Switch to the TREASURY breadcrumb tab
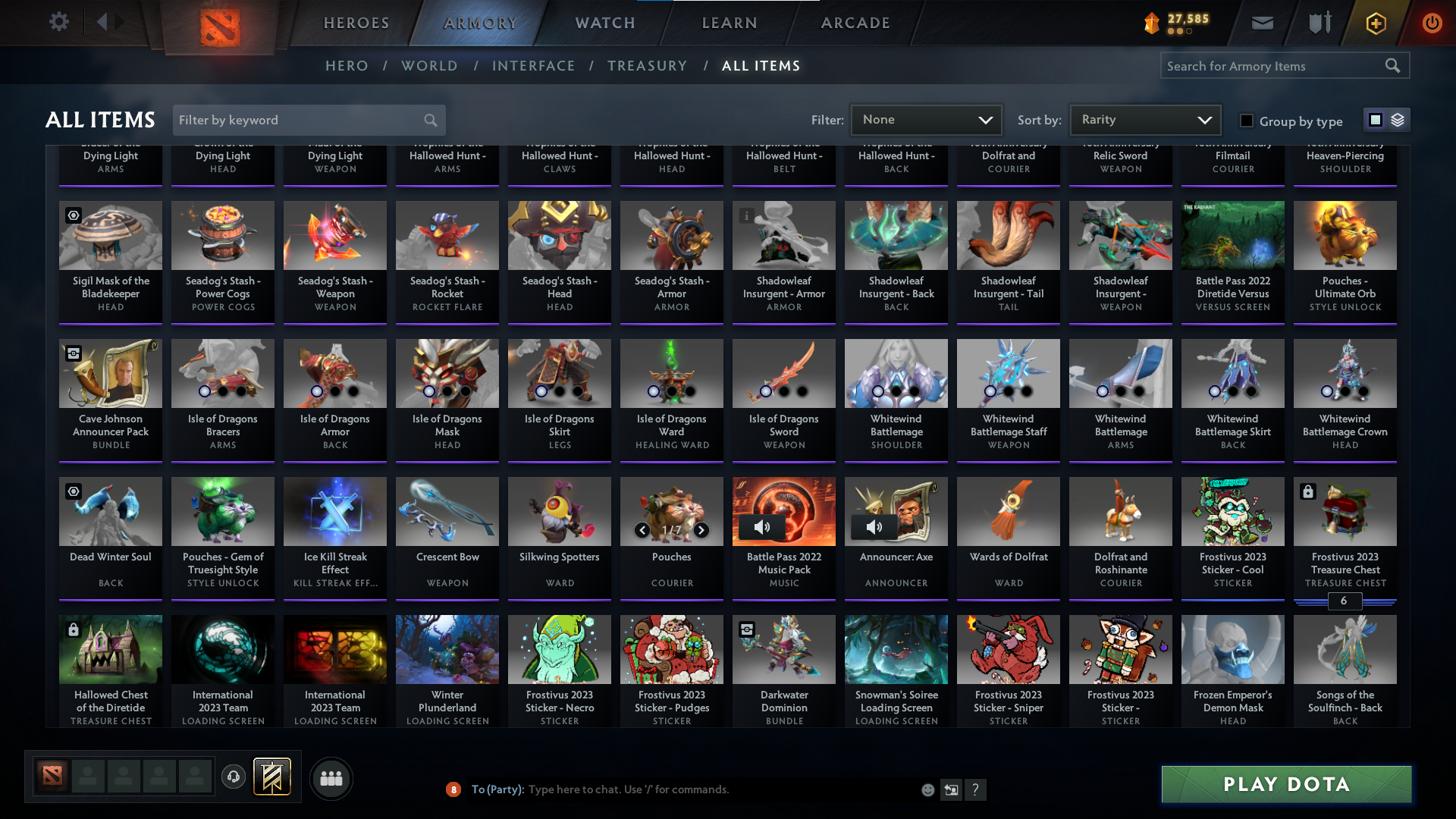1456x819 pixels. (648, 66)
